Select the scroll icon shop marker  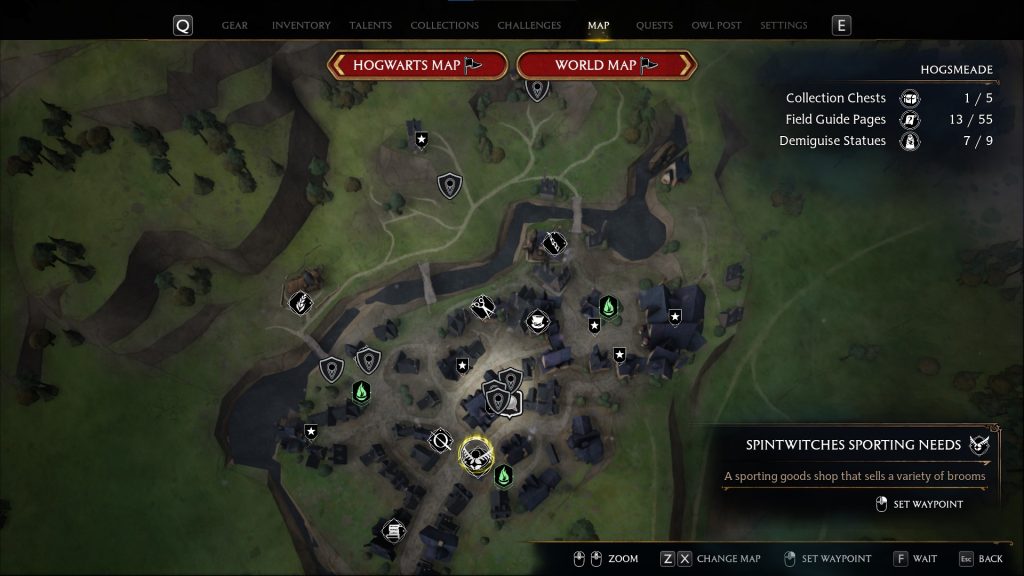[x=394, y=529]
